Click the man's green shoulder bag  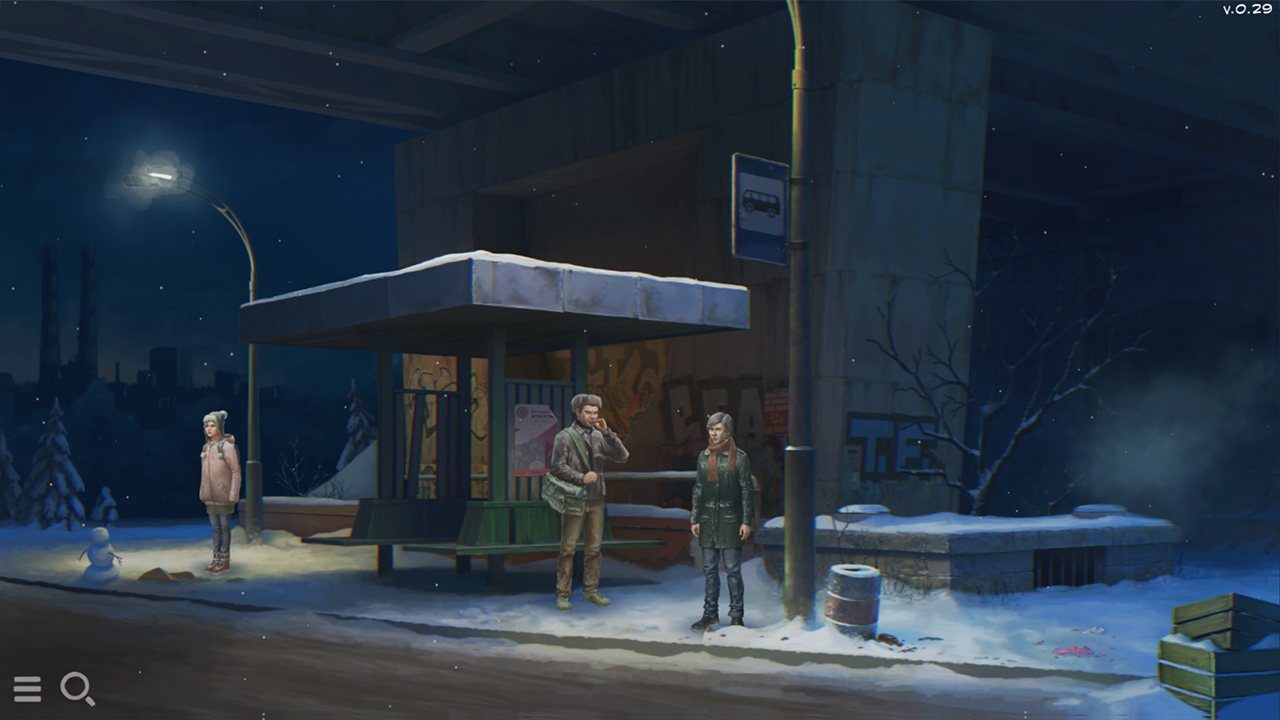[561, 492]
